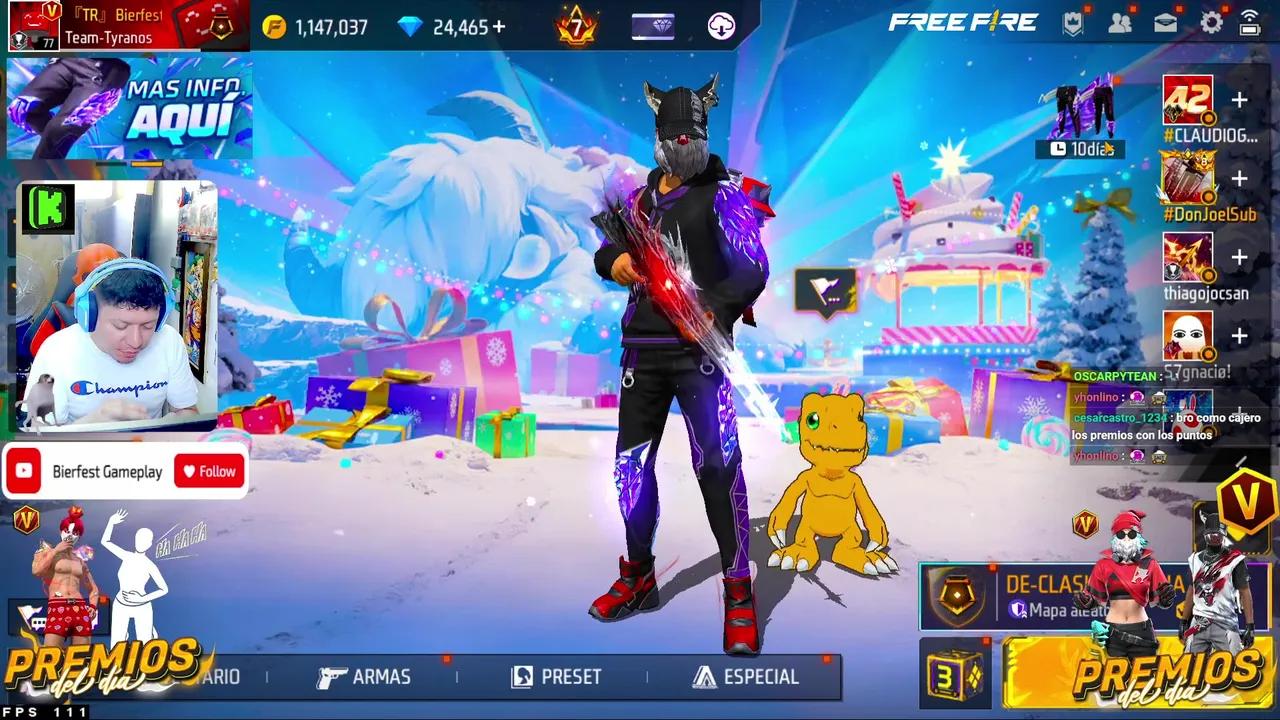Image resolution: width=1280 pixels, height=720 pixels.
Task: Open the mail inbox icon
Action: coord(1165,22)
